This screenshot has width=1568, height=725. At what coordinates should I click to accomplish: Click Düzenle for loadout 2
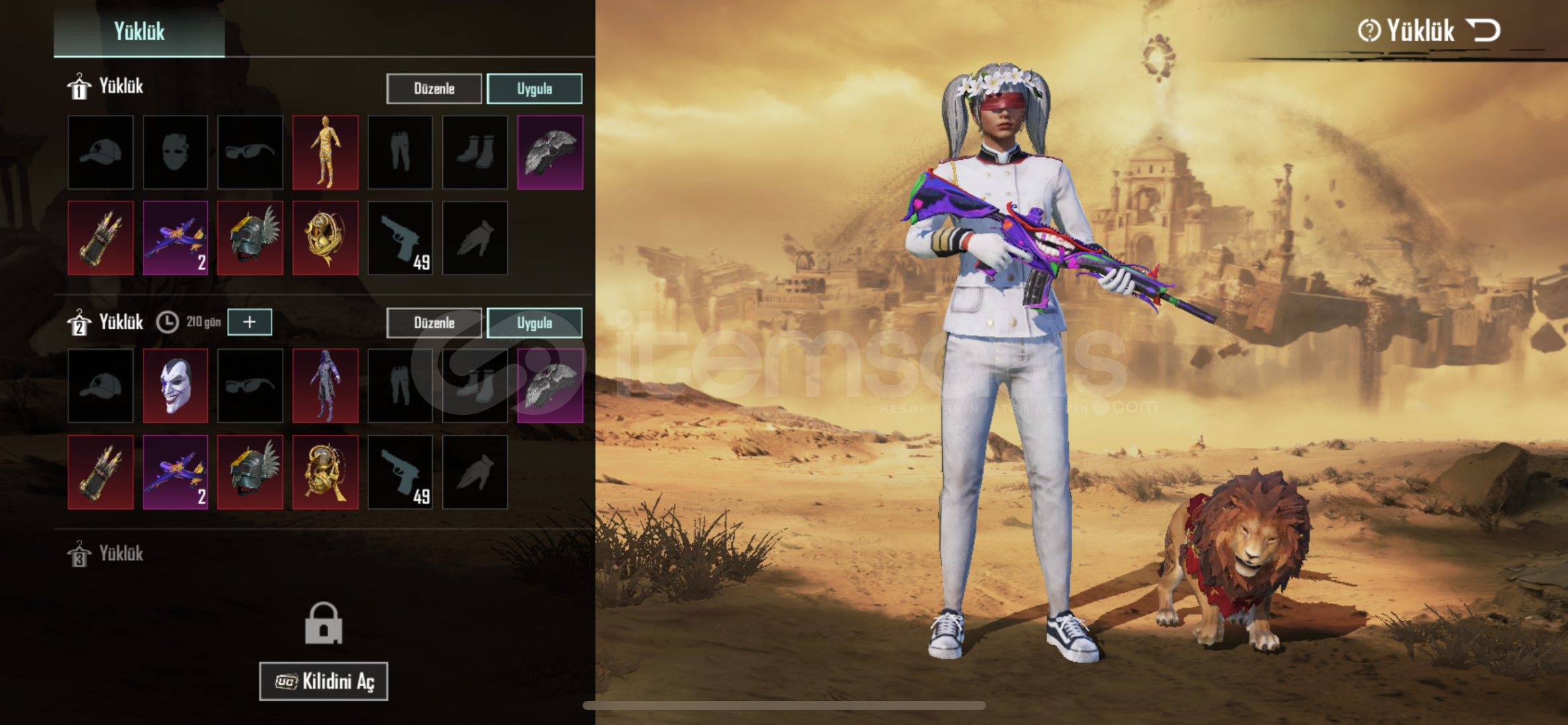433,323
